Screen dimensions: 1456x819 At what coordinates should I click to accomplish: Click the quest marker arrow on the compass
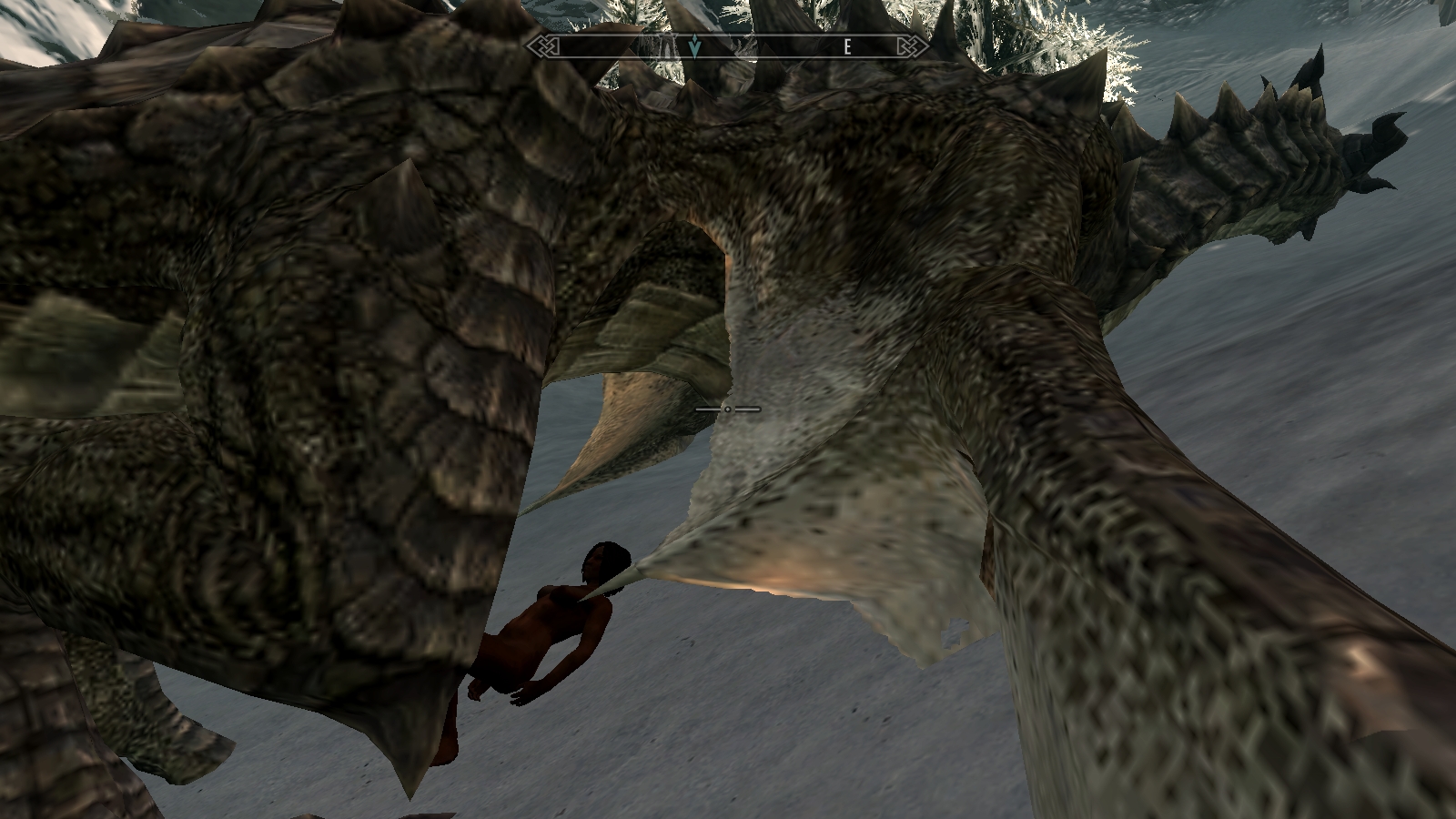click(x=695, y=46)
